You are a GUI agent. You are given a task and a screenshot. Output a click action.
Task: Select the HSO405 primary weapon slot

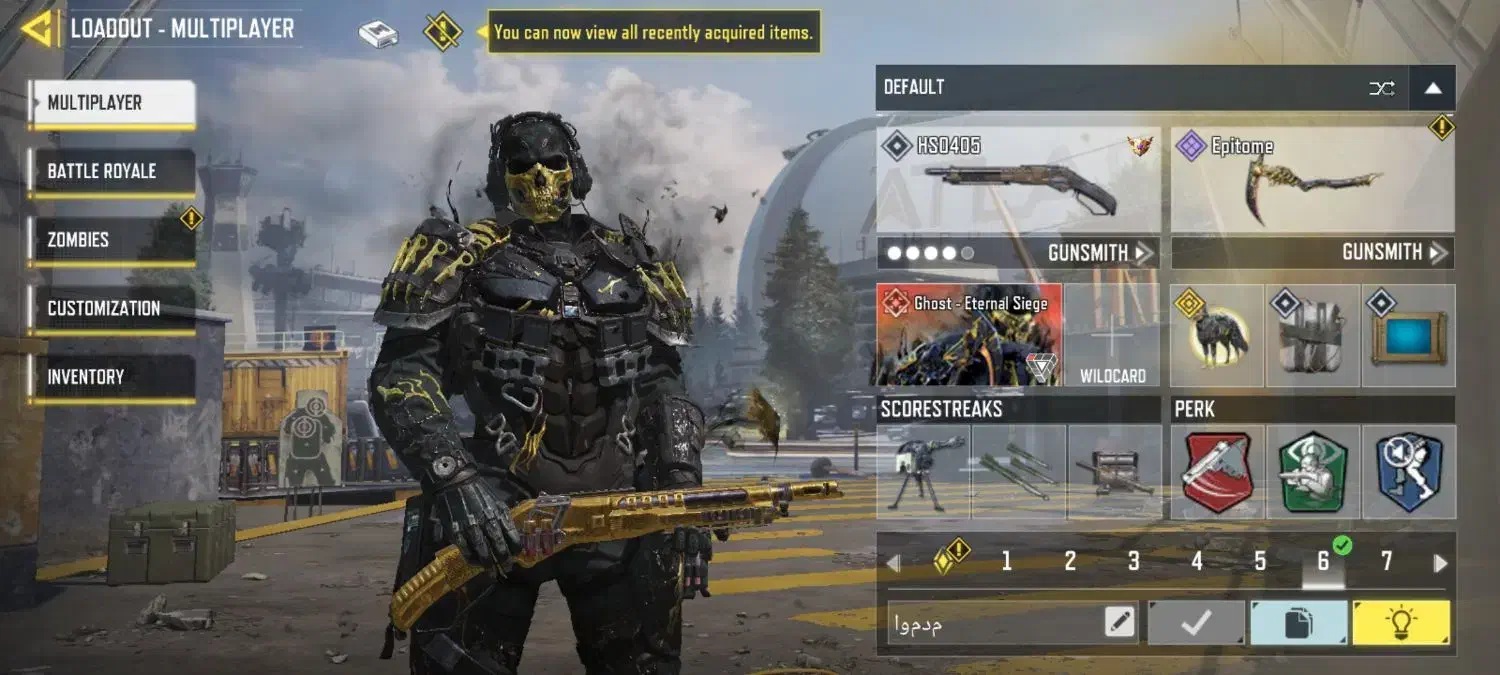point(1018,180)
